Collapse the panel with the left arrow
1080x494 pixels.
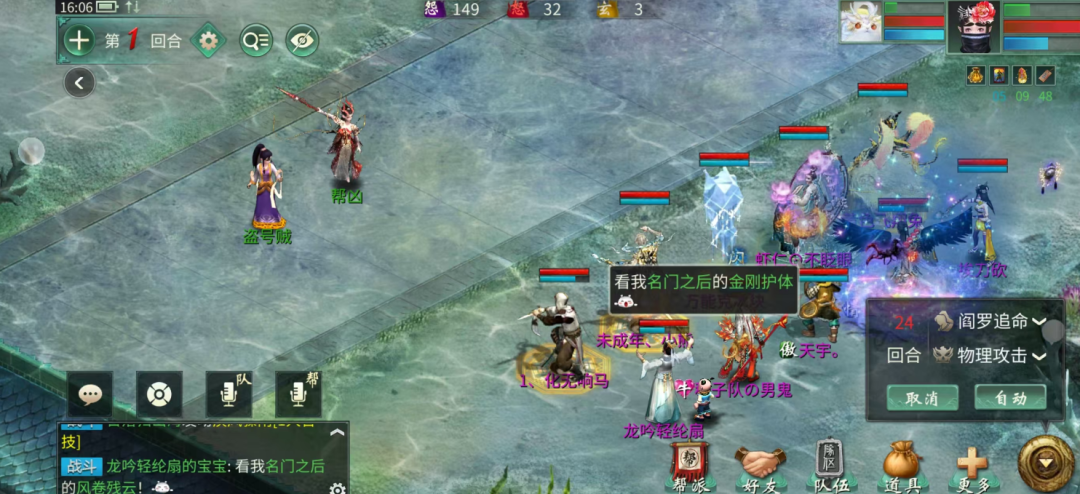click(79, 82)
